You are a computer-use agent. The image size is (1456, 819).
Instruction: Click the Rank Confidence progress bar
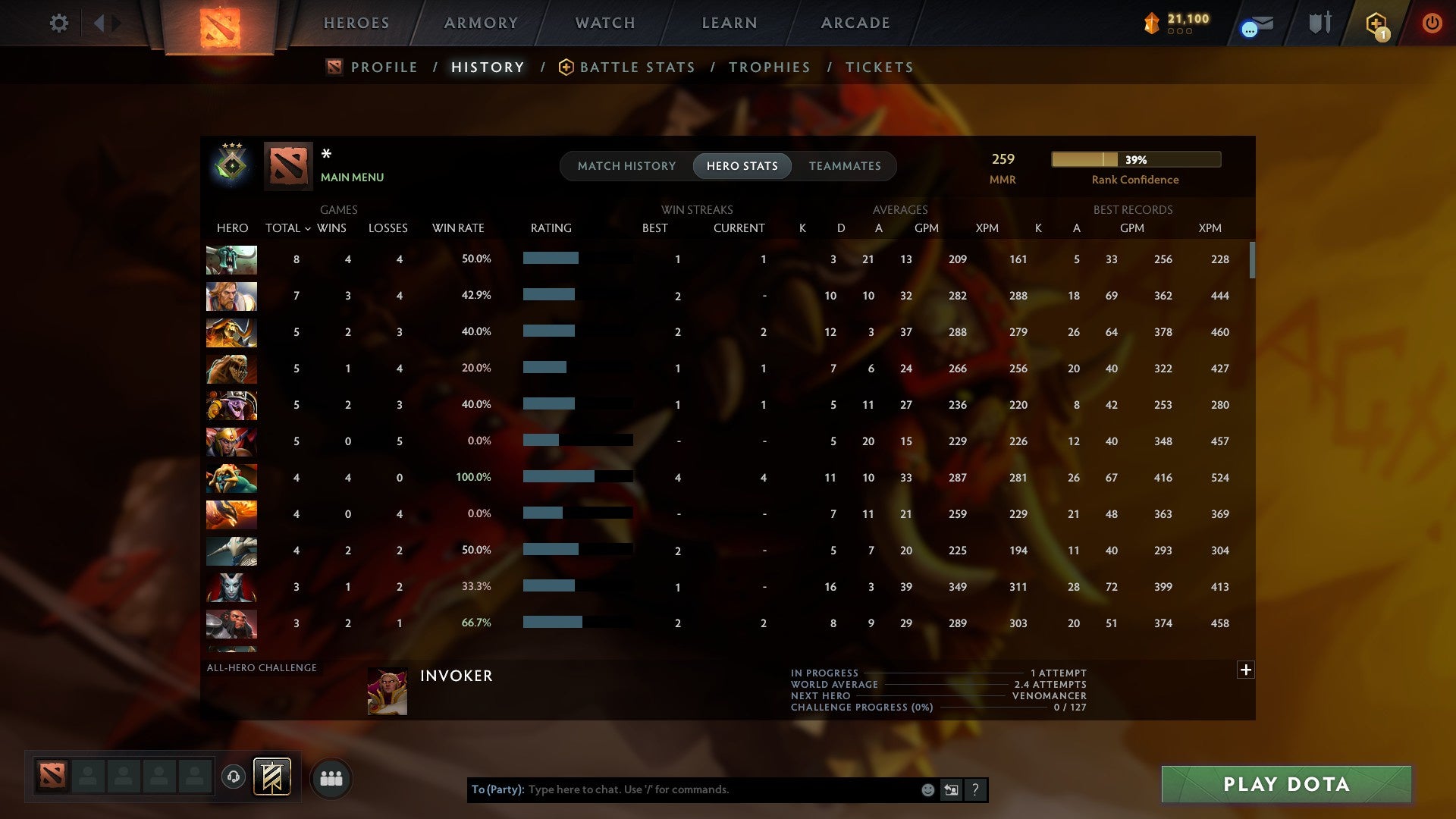pos(1135,159)
